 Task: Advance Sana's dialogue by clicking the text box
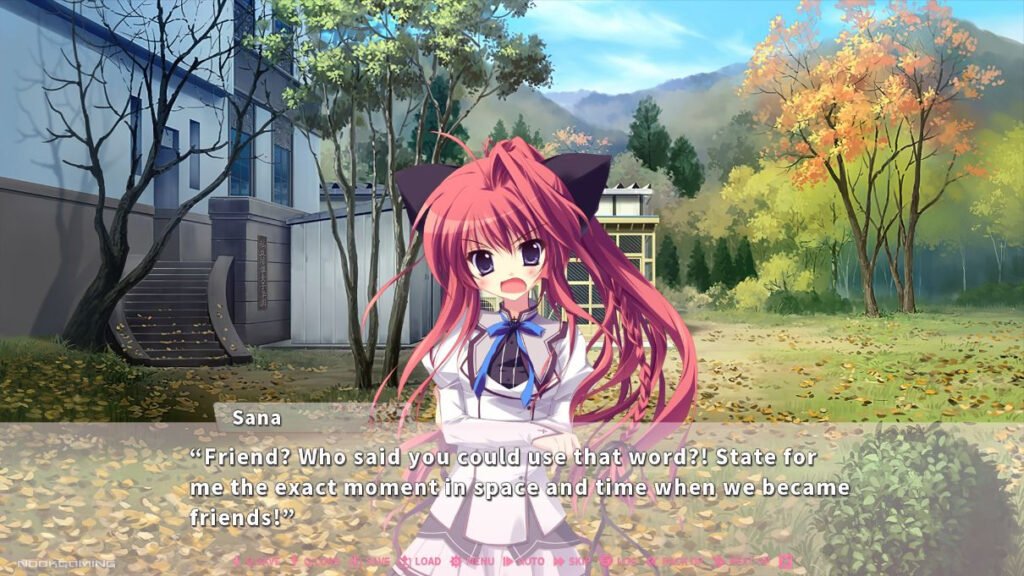[x=520, y=487]
